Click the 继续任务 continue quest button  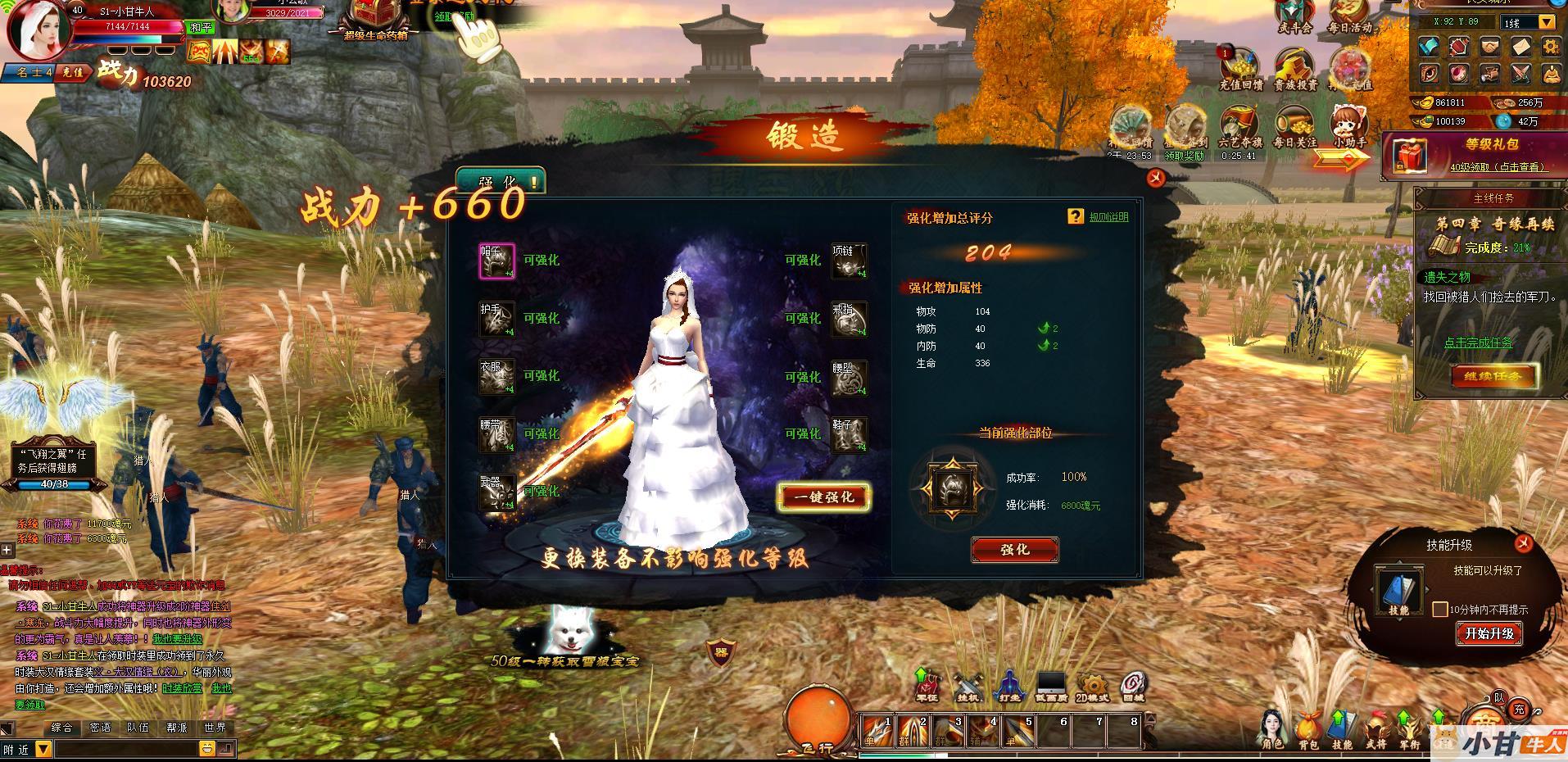point(1493,377)
